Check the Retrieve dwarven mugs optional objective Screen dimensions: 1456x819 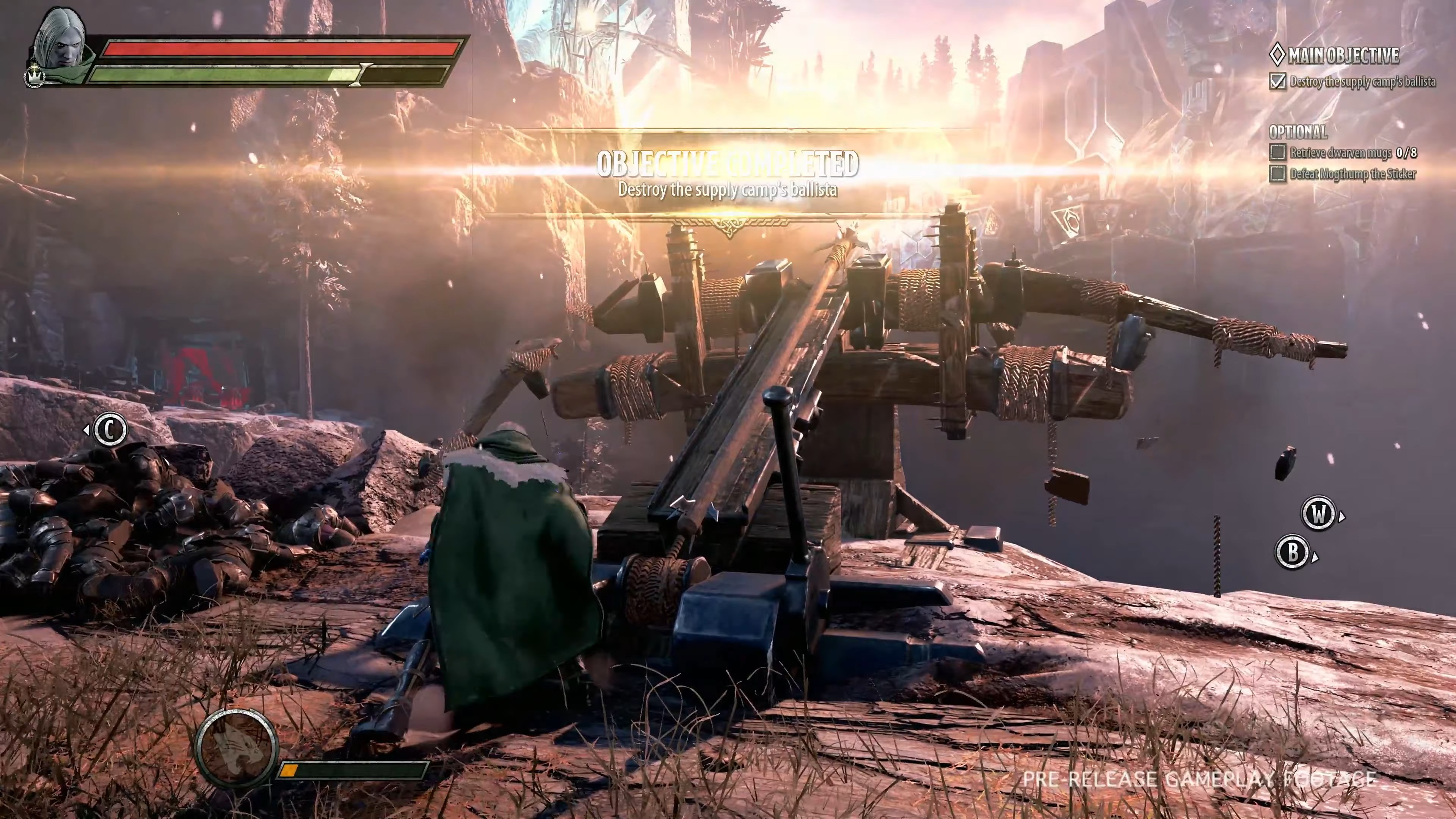[1278, 152]
